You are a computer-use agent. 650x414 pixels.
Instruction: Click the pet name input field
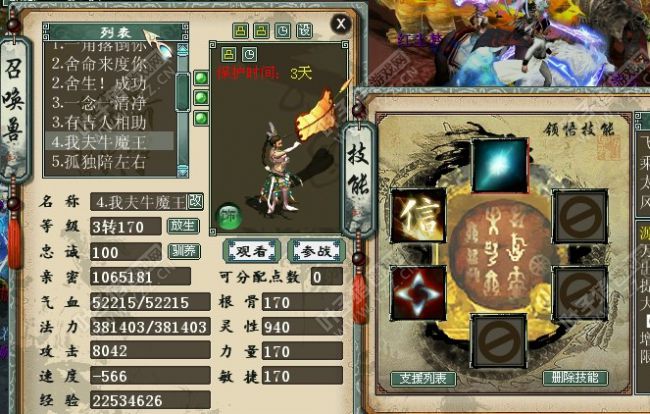tap(138, 202)
